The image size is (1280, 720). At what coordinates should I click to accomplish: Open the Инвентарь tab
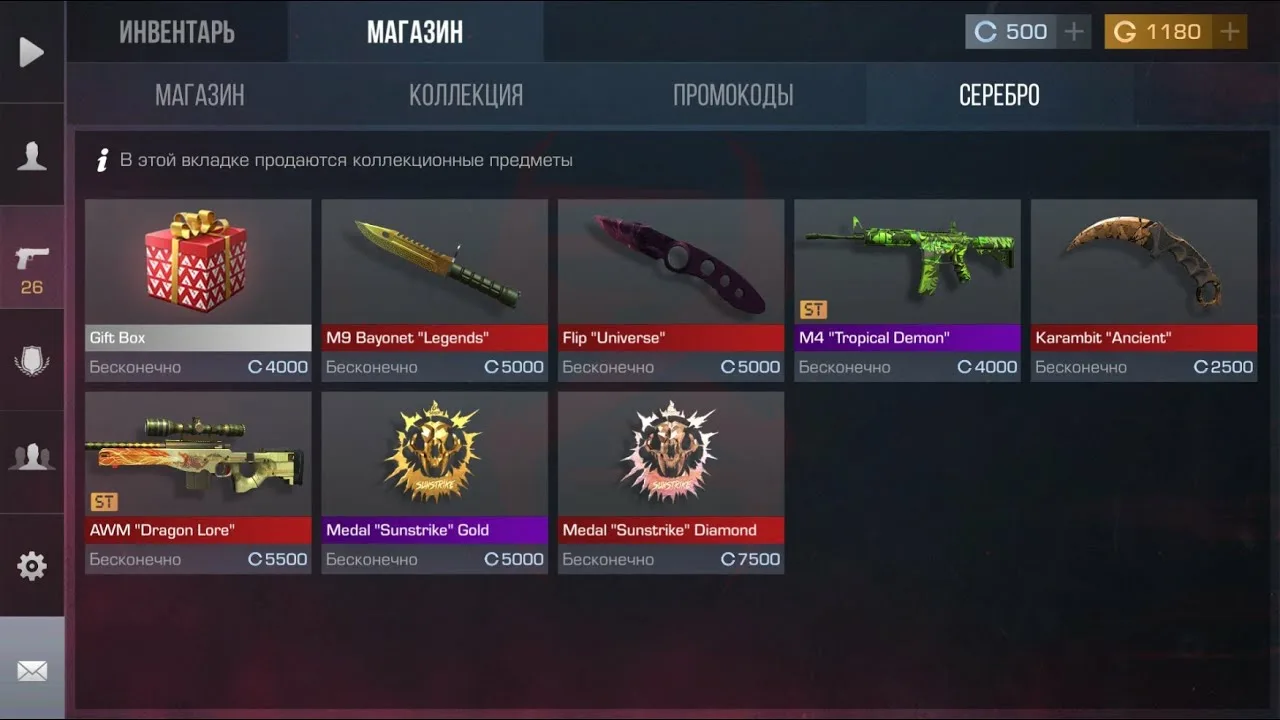point(177,32)
